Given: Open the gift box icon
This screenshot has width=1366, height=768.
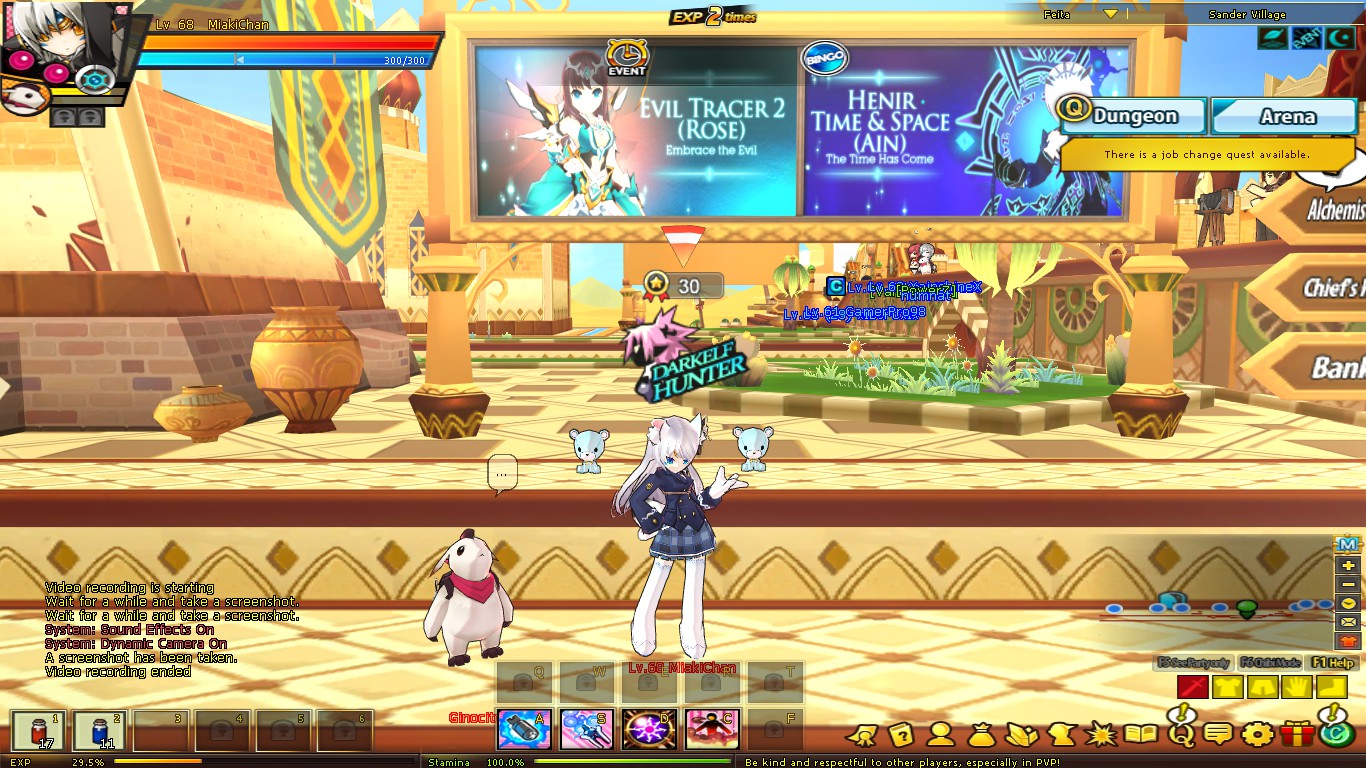Looking at the screenshot, I should [x=1296, y=736].
